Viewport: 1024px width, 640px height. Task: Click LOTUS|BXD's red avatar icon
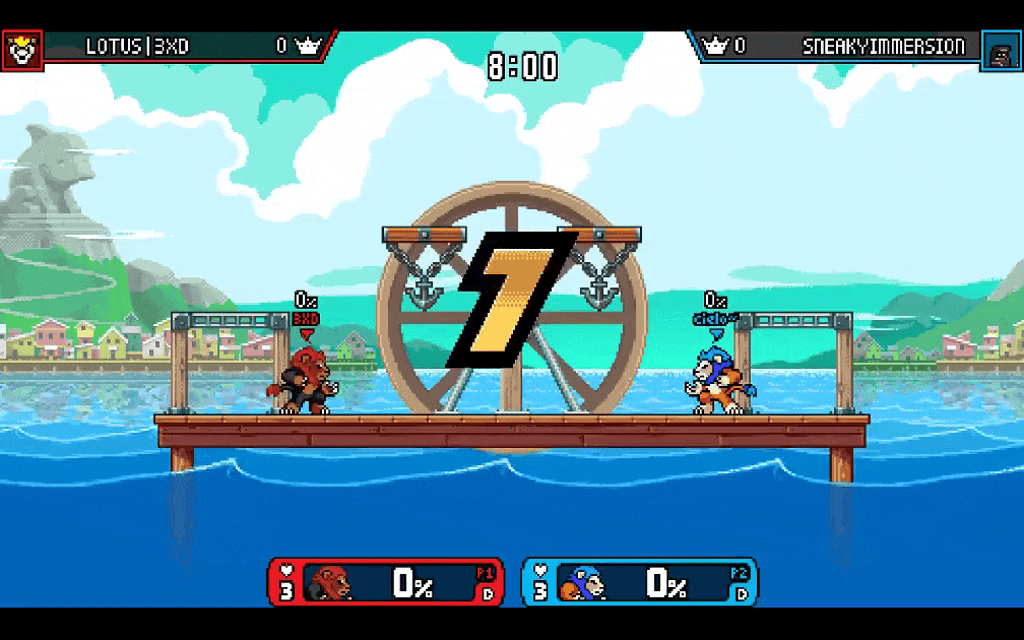pyautogui.click(x=22, y=49)
